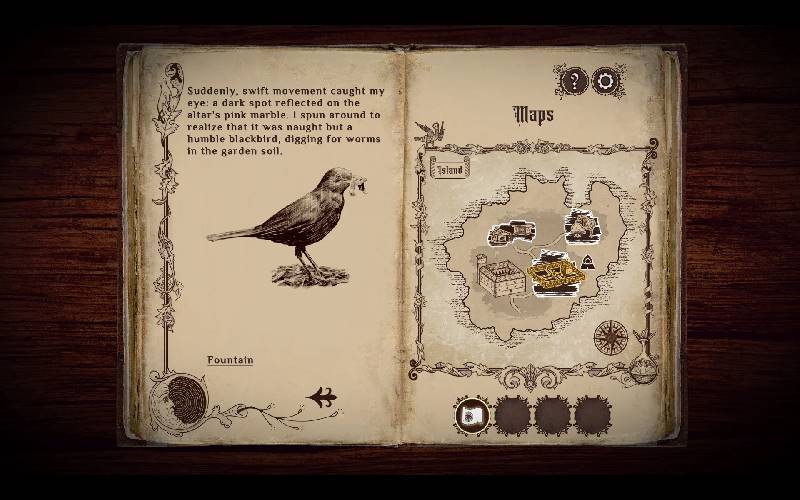Open settings with the gear icon

[608, 81]
